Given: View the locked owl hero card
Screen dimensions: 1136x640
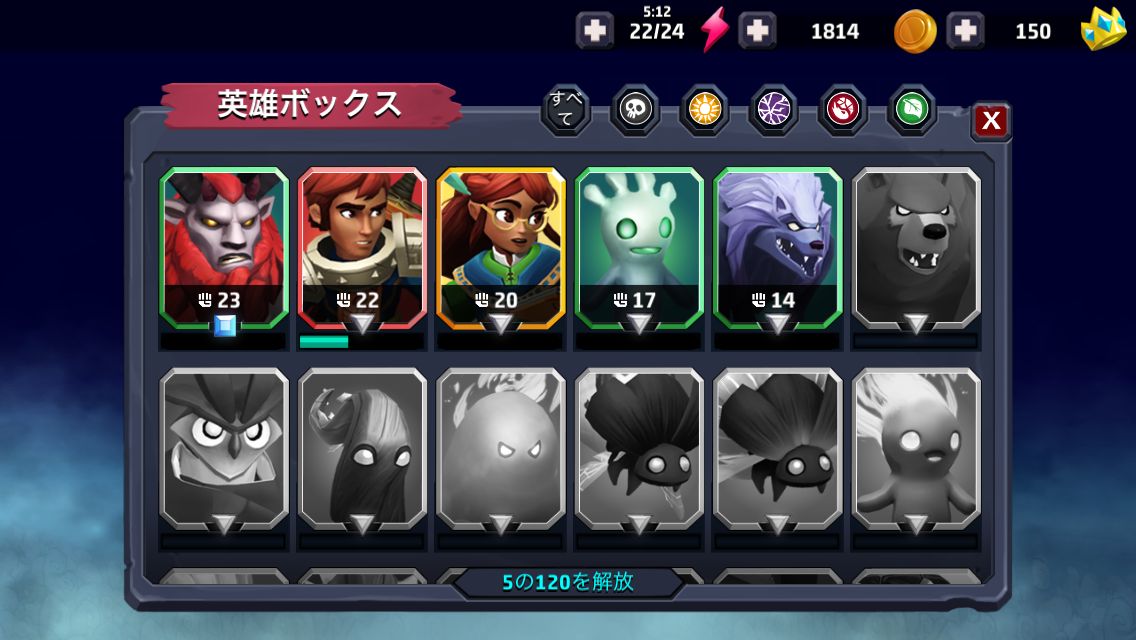Looking at the screenshot, I should 224,450.
